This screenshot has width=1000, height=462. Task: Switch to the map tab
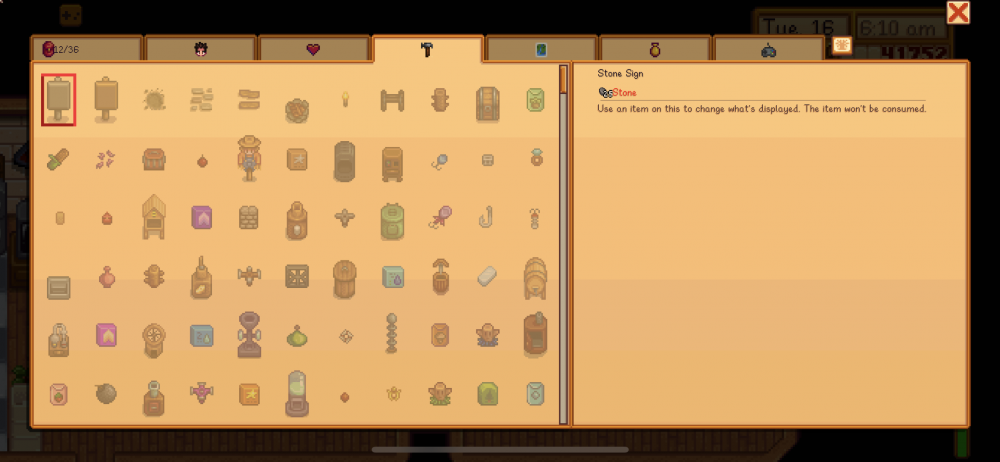pyautogui.click(x=541, y=48)
